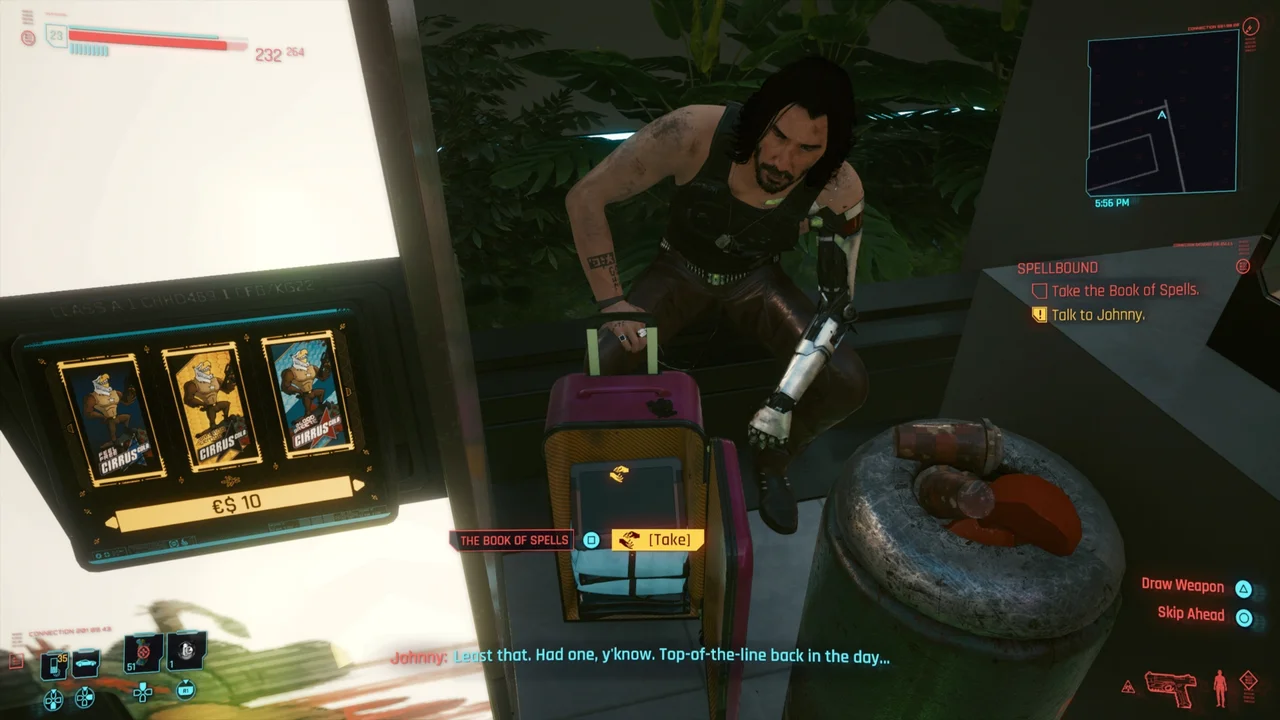Click the red diamond hazard sign icon

(x=1248, y=678)
